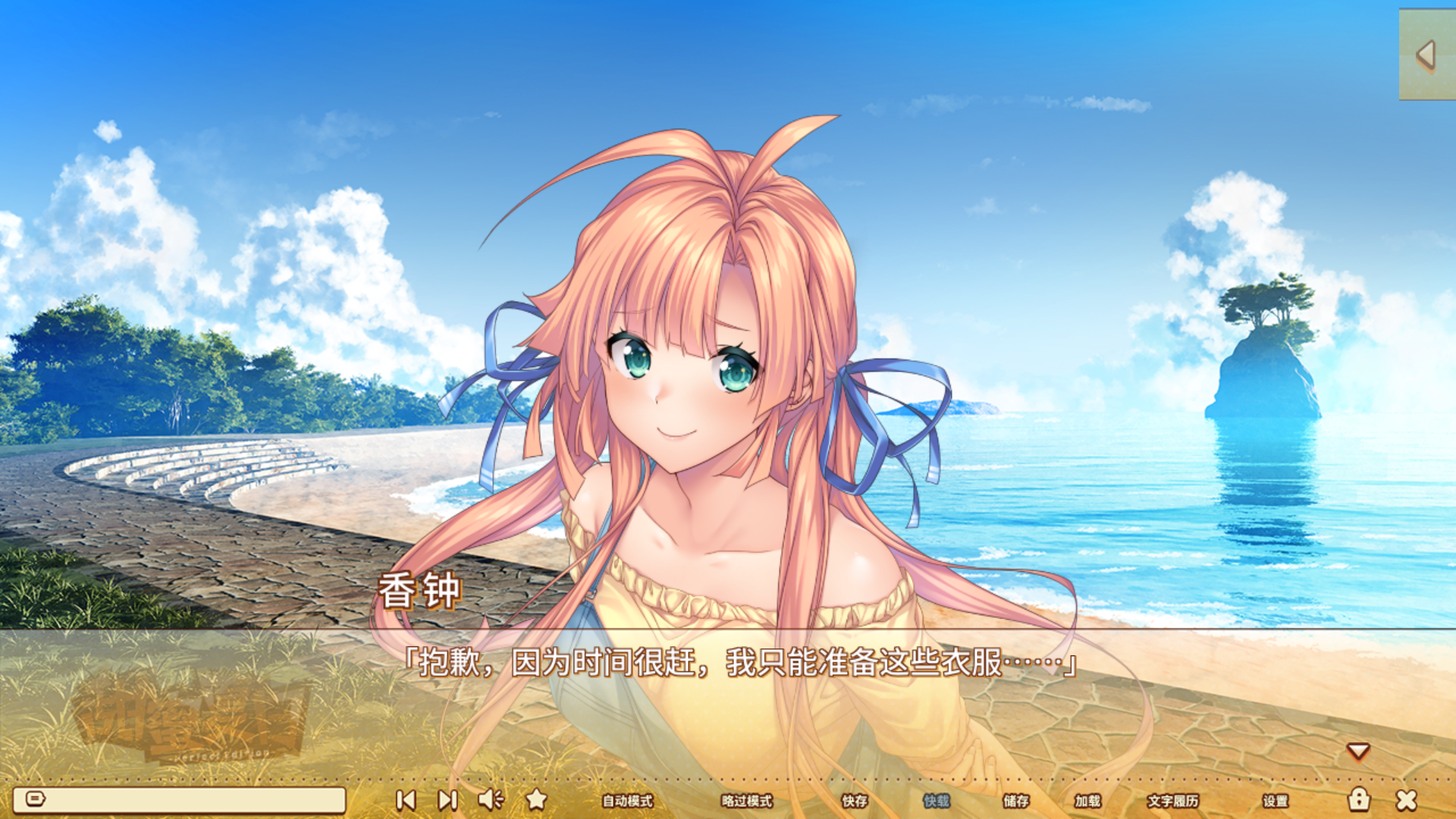The width and height of the screenshot is (1456, 819).
Task: Click the speaker icon to replay voice
Action: point(491,799)
